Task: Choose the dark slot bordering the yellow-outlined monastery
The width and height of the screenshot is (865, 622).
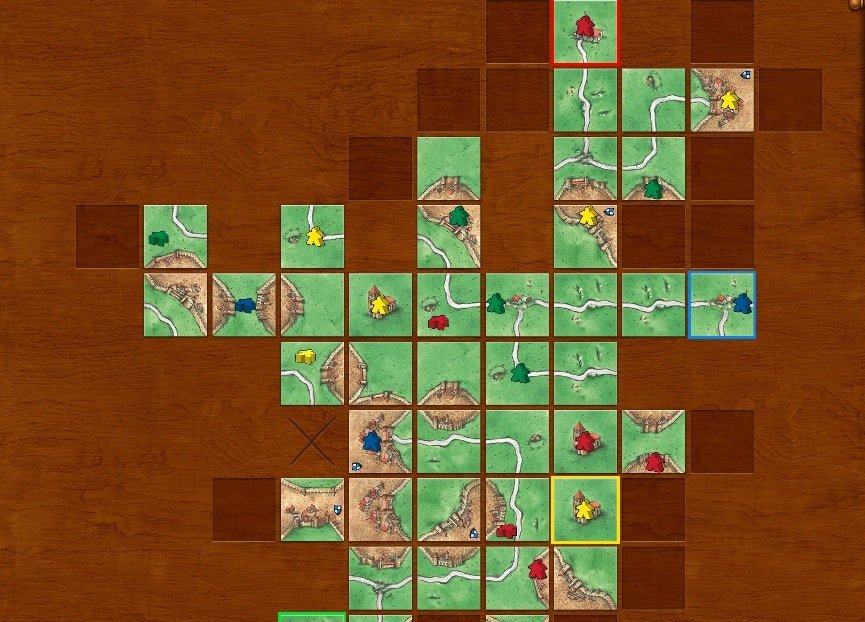Action: click(x=653, y=510)
